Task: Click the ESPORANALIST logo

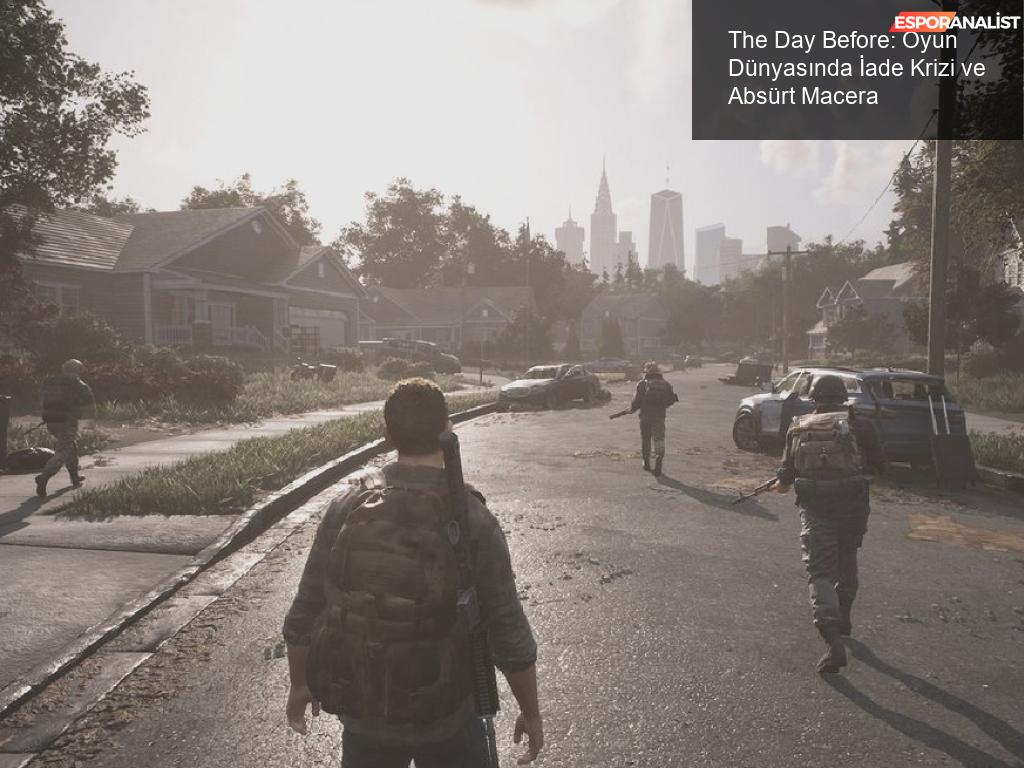Action: coord(954,21)
